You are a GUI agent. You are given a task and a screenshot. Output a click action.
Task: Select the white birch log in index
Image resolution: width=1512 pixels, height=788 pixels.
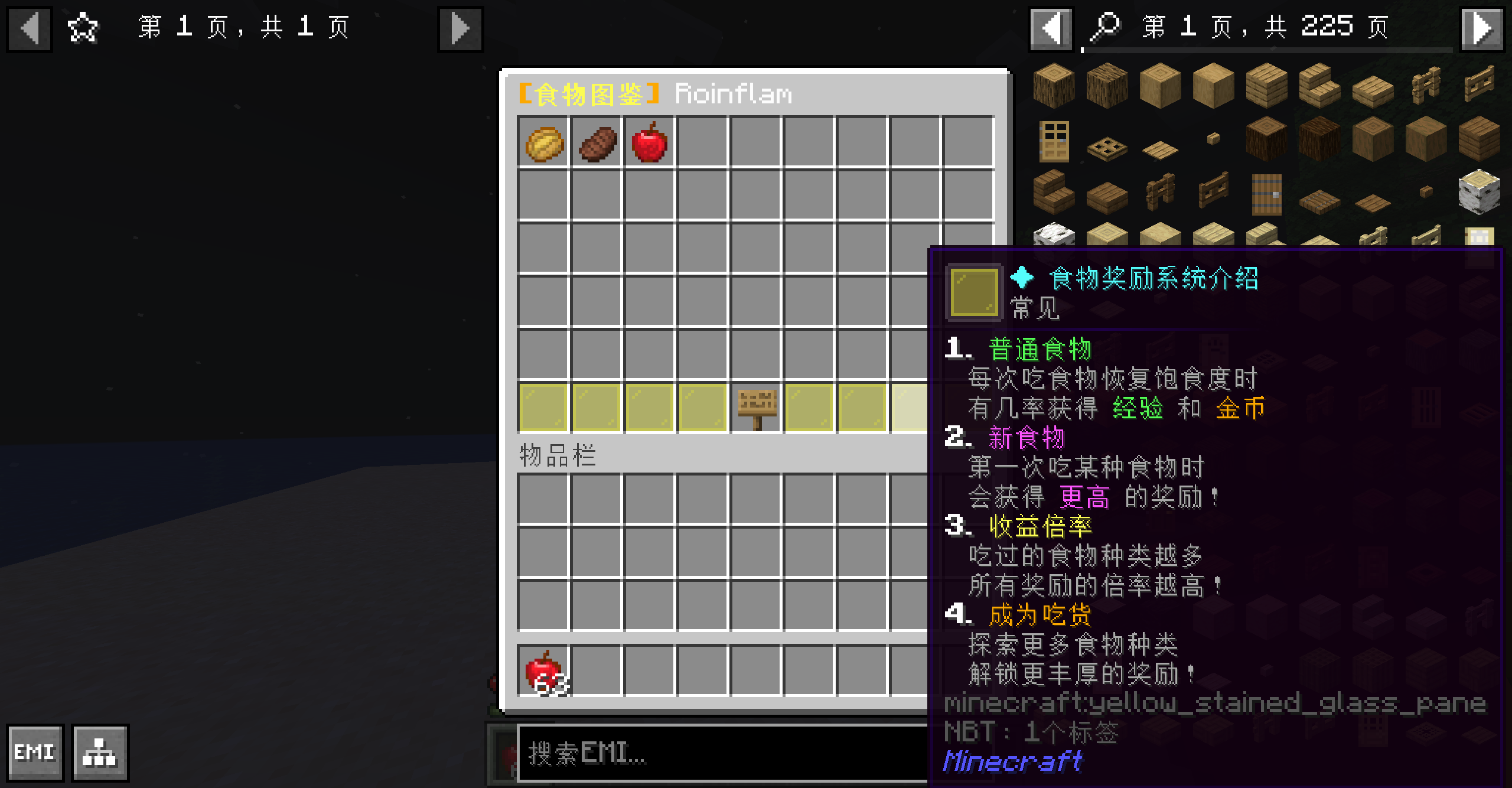1479,190
